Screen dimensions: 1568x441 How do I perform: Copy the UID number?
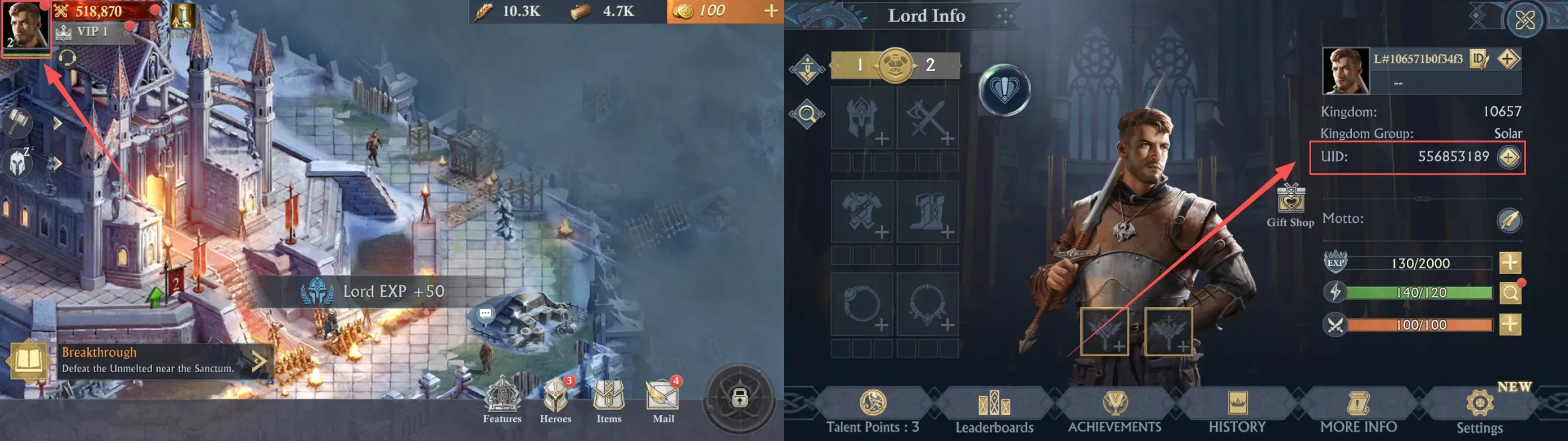[x=1509, y=158]
